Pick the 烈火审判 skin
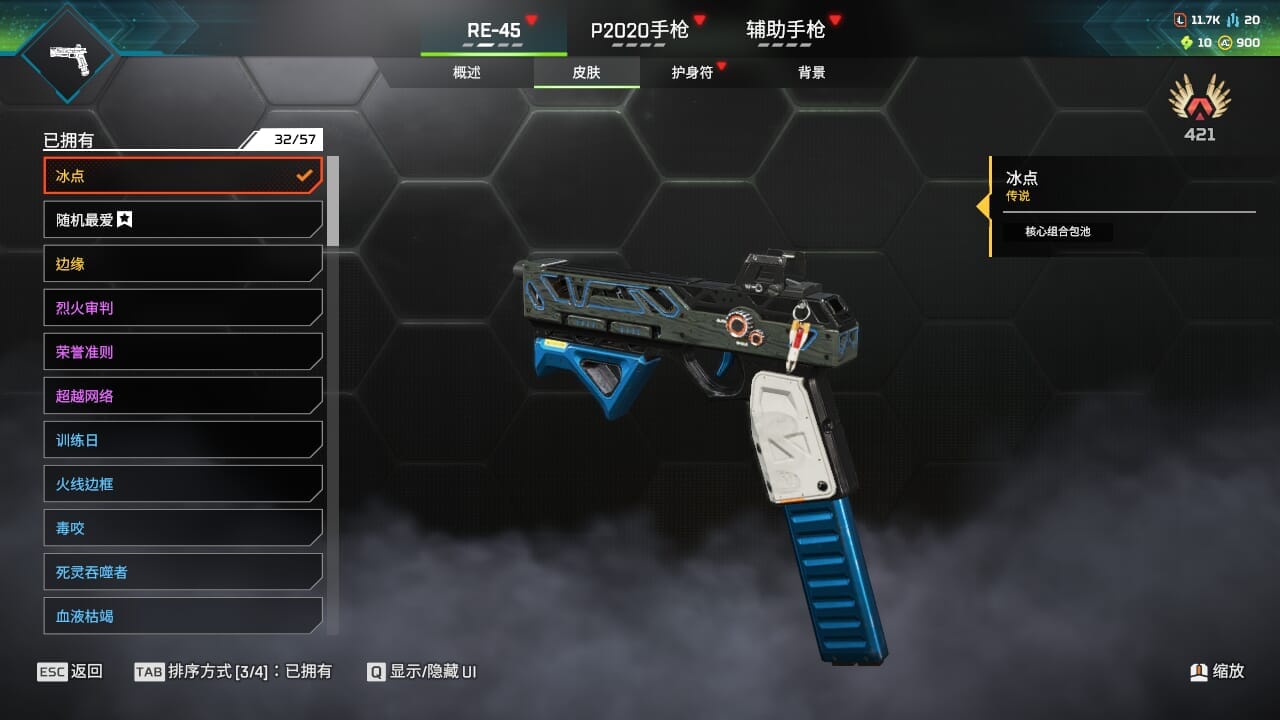Image resolution: width=1280 pixels, height=720 pixels. [183, 308]
